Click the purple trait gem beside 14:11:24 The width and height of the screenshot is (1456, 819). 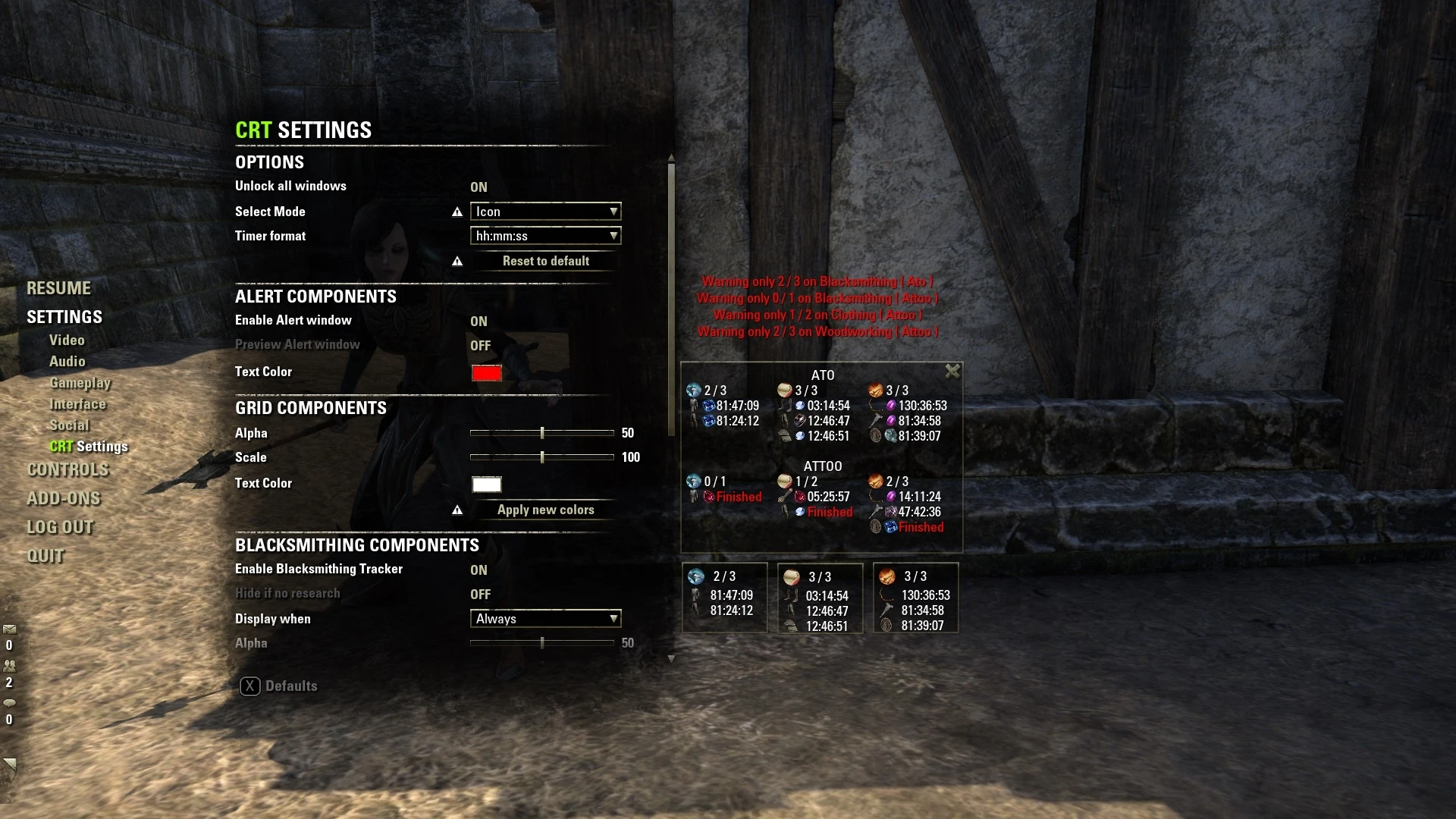coord(890,497)
